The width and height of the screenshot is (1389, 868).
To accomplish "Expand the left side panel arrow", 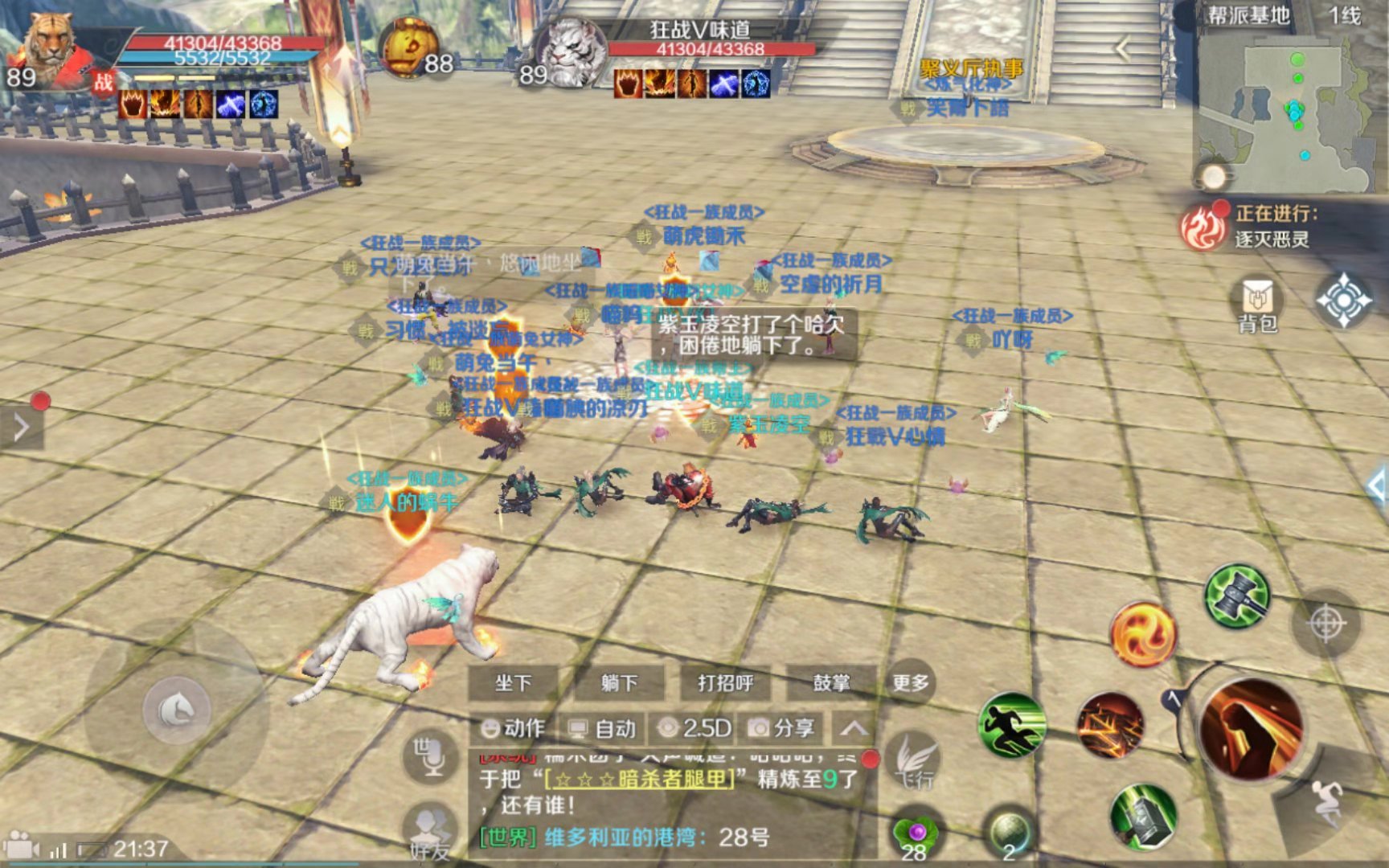I will coord(22,427).
